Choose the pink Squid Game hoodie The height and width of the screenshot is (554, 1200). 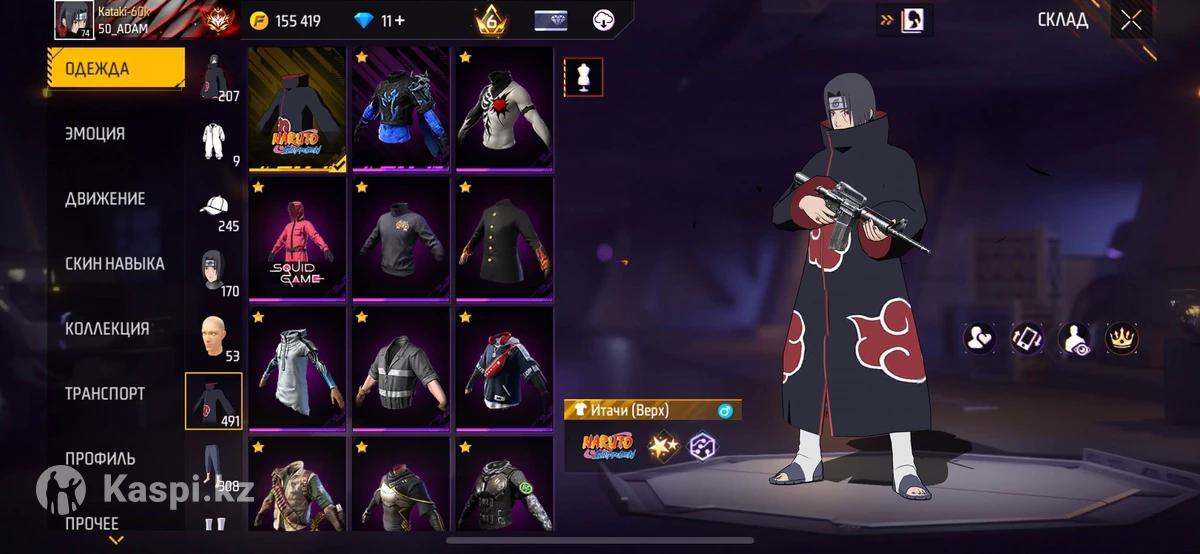[297, 238]
